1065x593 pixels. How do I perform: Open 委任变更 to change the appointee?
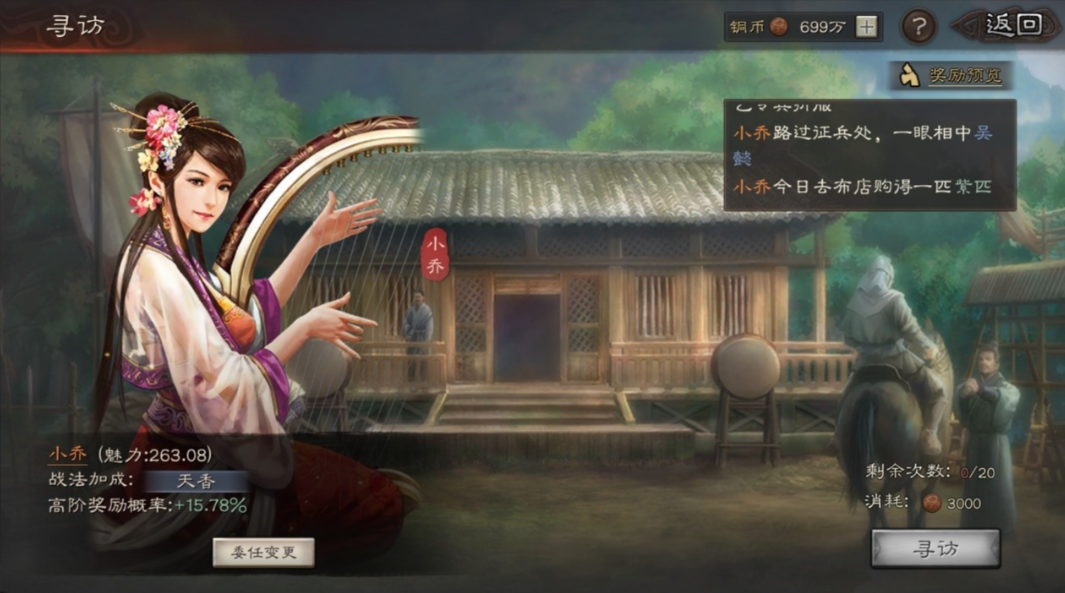[x=264, y=552]
